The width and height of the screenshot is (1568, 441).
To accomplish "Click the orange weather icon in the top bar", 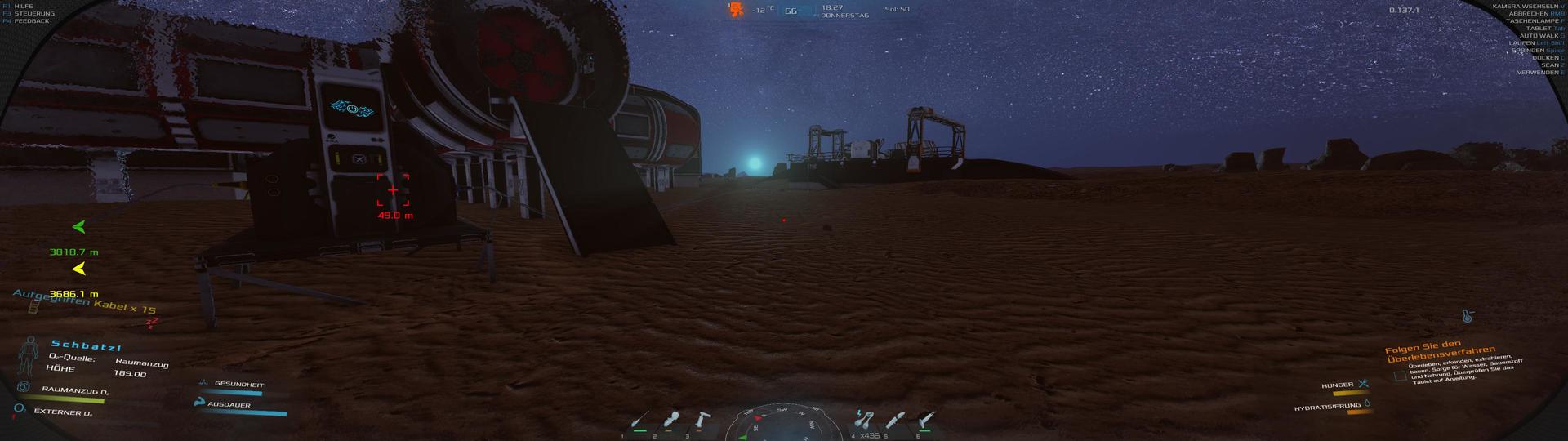I will coord(736,10).
